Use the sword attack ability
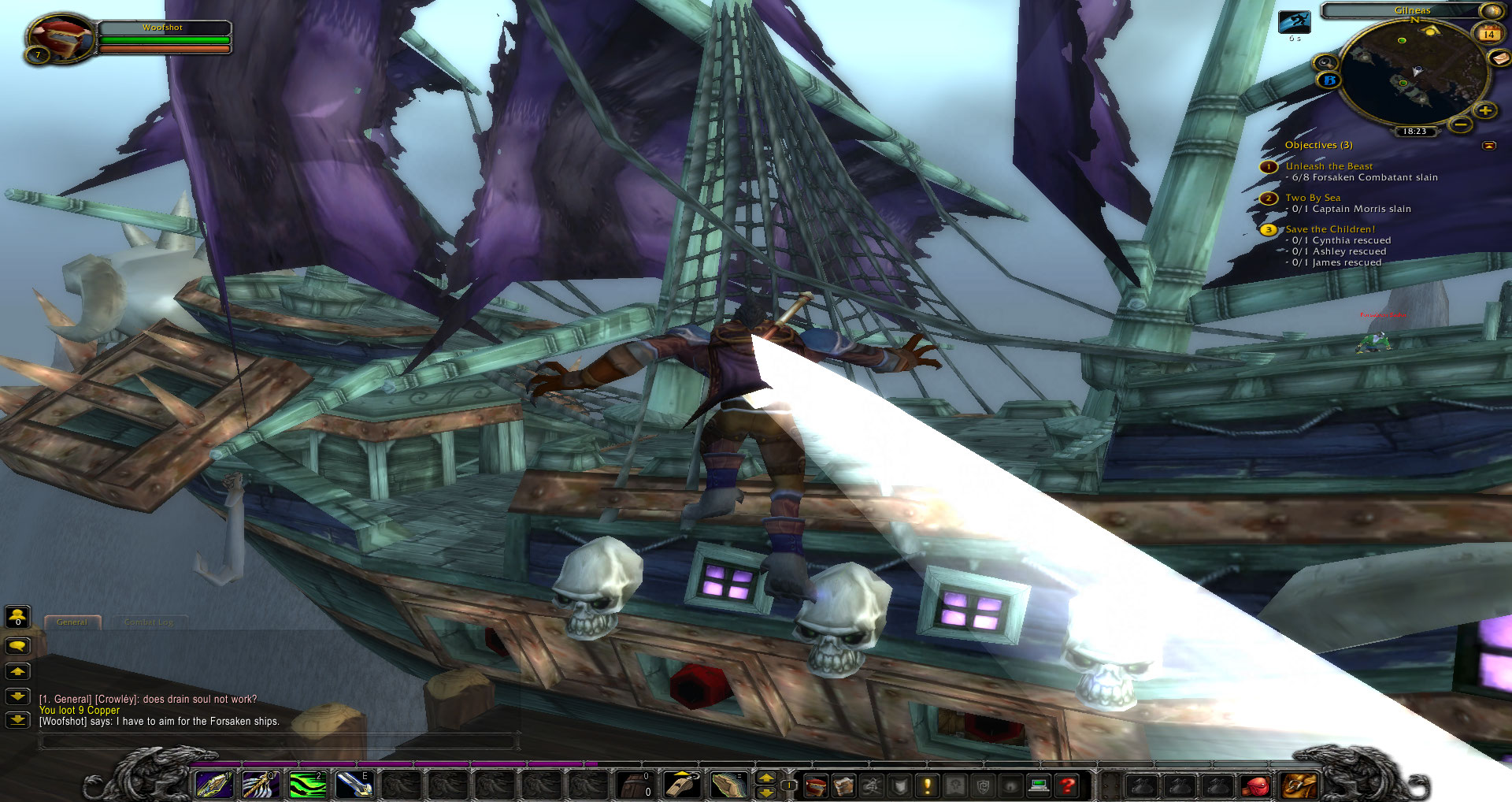The height and width of the screenshot is (802, 1512). (353, 785)
